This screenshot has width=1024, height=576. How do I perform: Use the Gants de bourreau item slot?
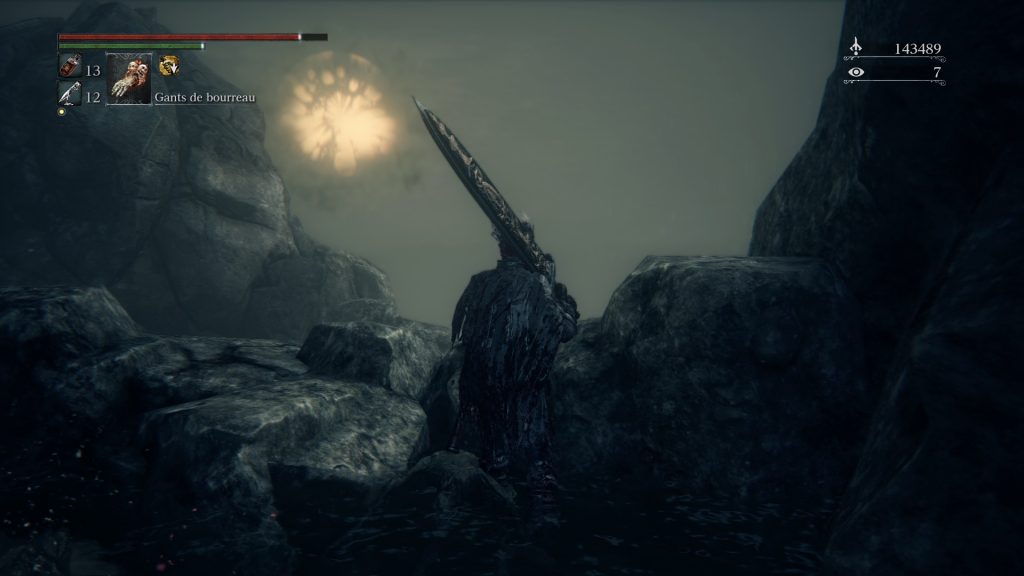[129, 79]
